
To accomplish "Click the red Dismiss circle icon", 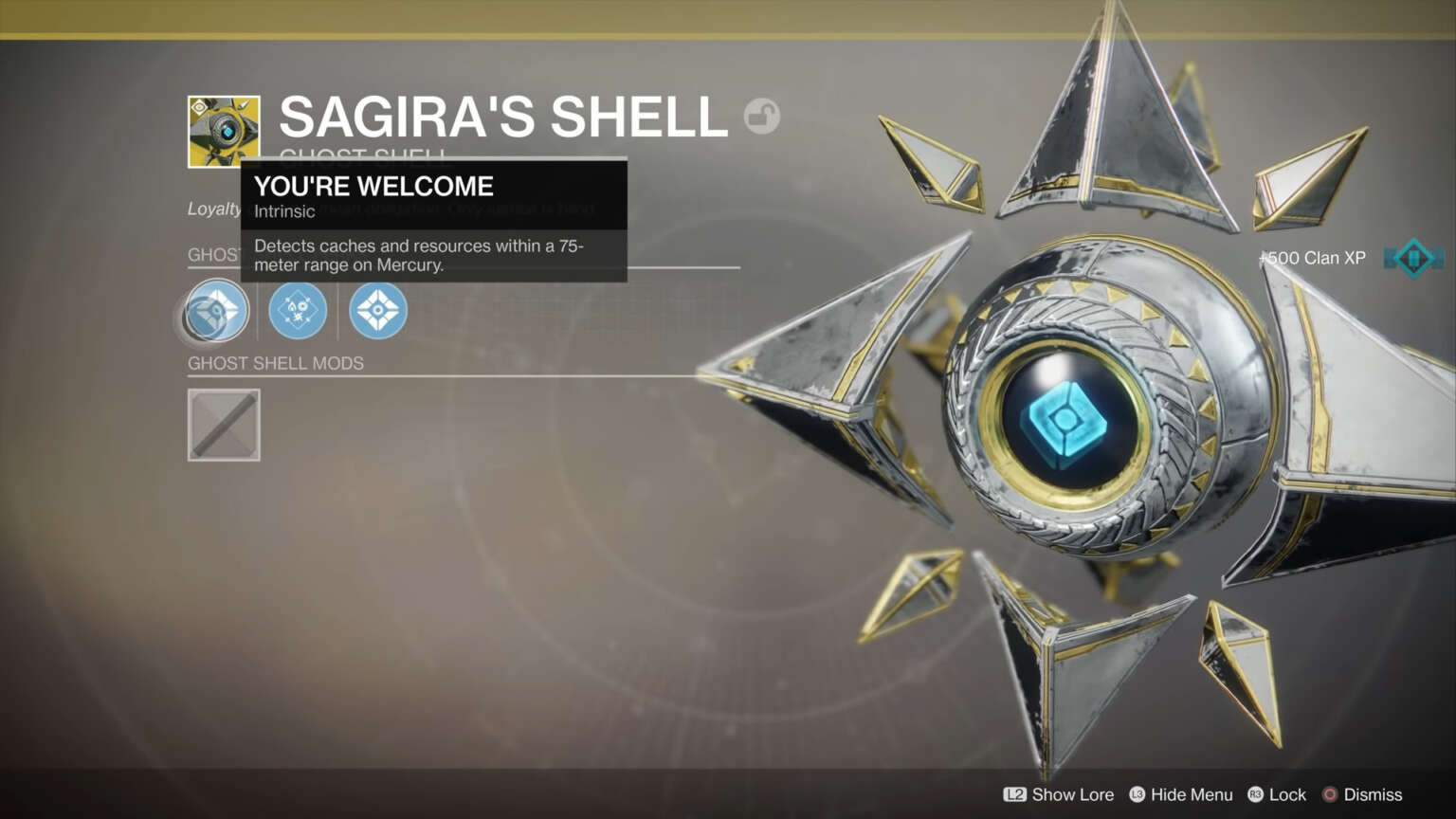I will (1330, 794).
